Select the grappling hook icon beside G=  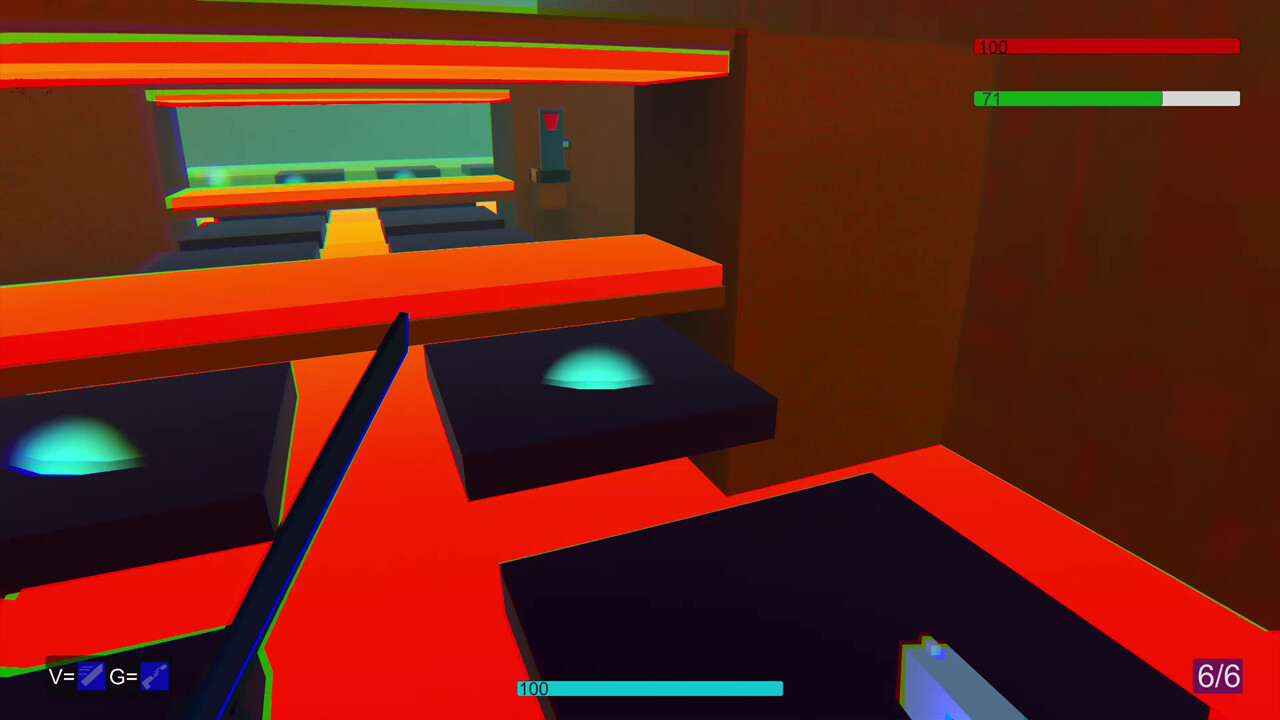pyautogui.click(x=154, y=676)
